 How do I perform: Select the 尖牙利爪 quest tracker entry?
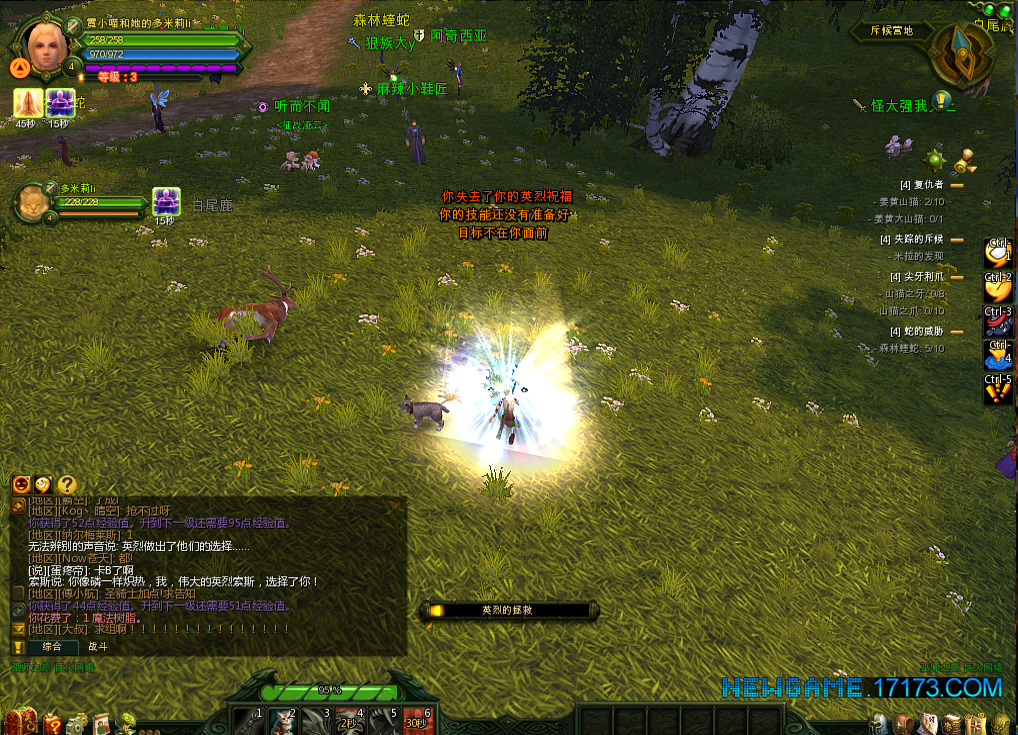pyautogui.click(x=916, y=277)
